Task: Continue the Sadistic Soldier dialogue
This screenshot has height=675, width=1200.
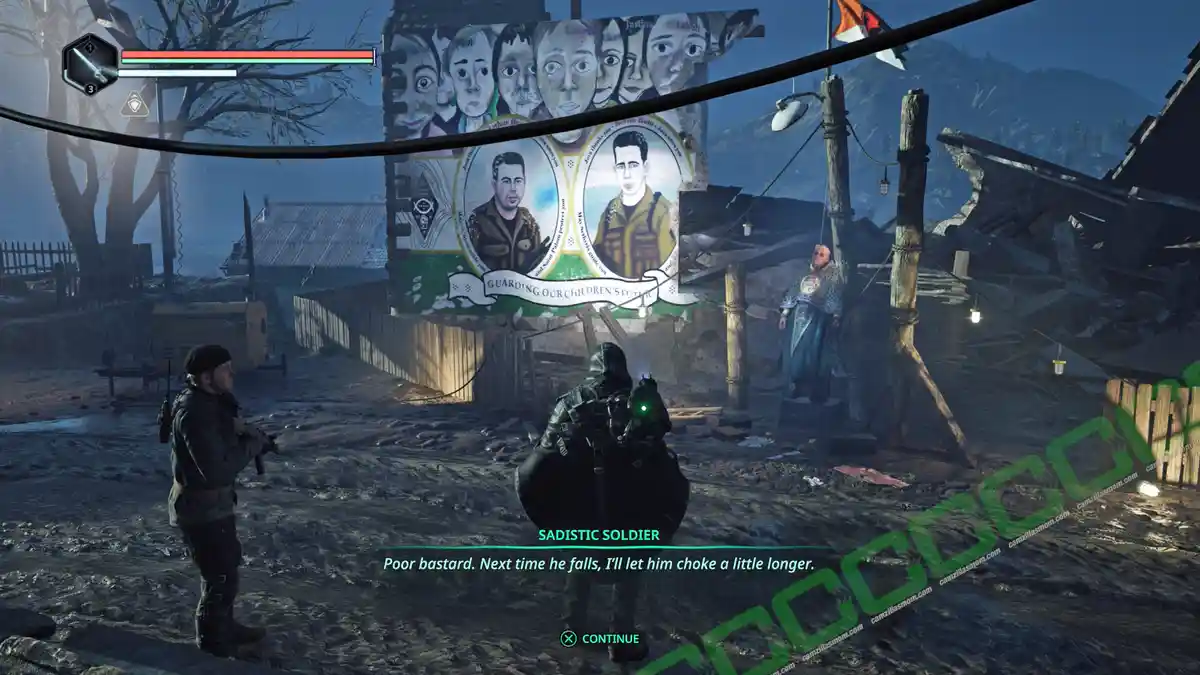Action: point(599,638)
